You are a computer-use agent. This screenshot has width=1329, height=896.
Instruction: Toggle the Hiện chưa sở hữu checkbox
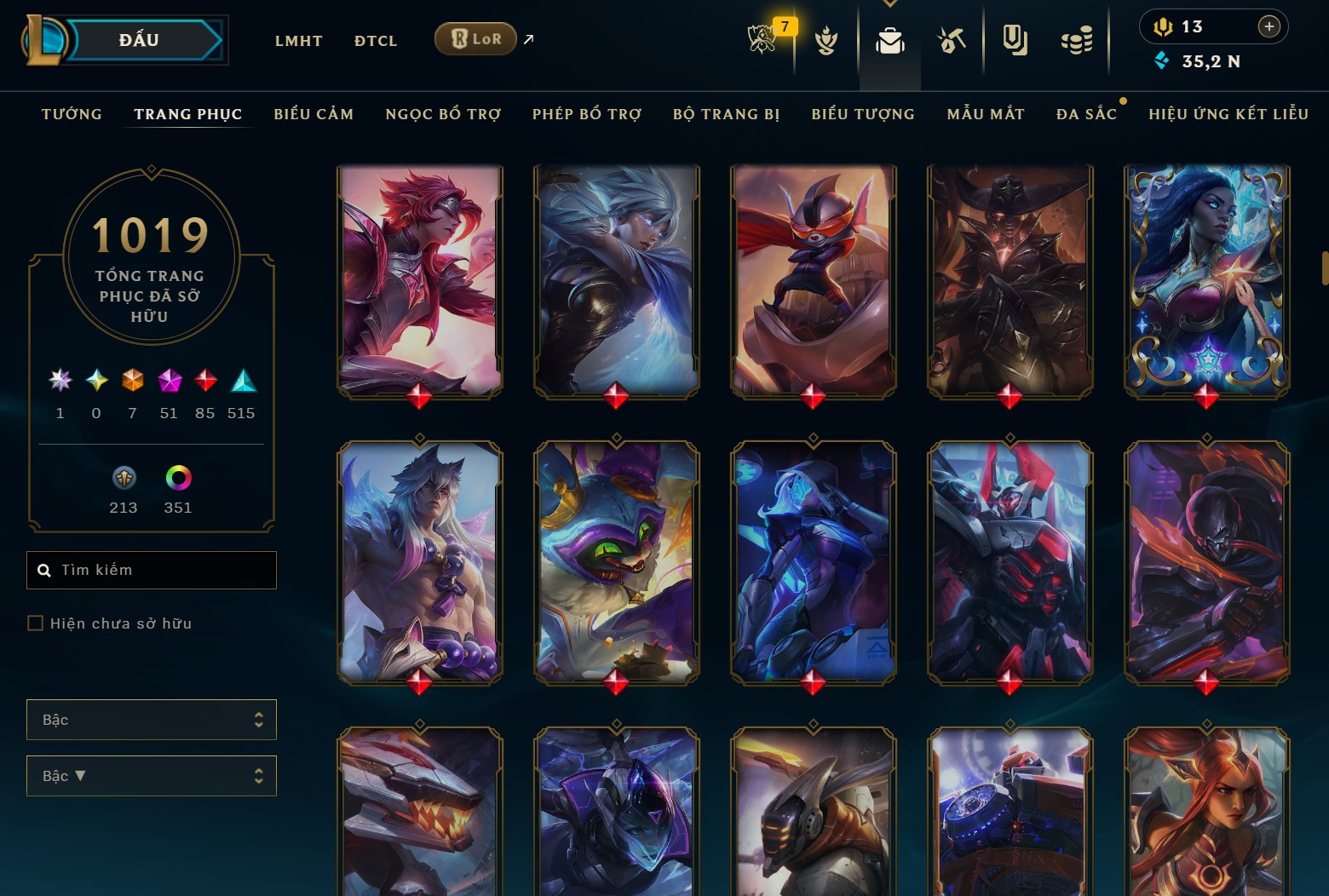(x=36, y=623)
